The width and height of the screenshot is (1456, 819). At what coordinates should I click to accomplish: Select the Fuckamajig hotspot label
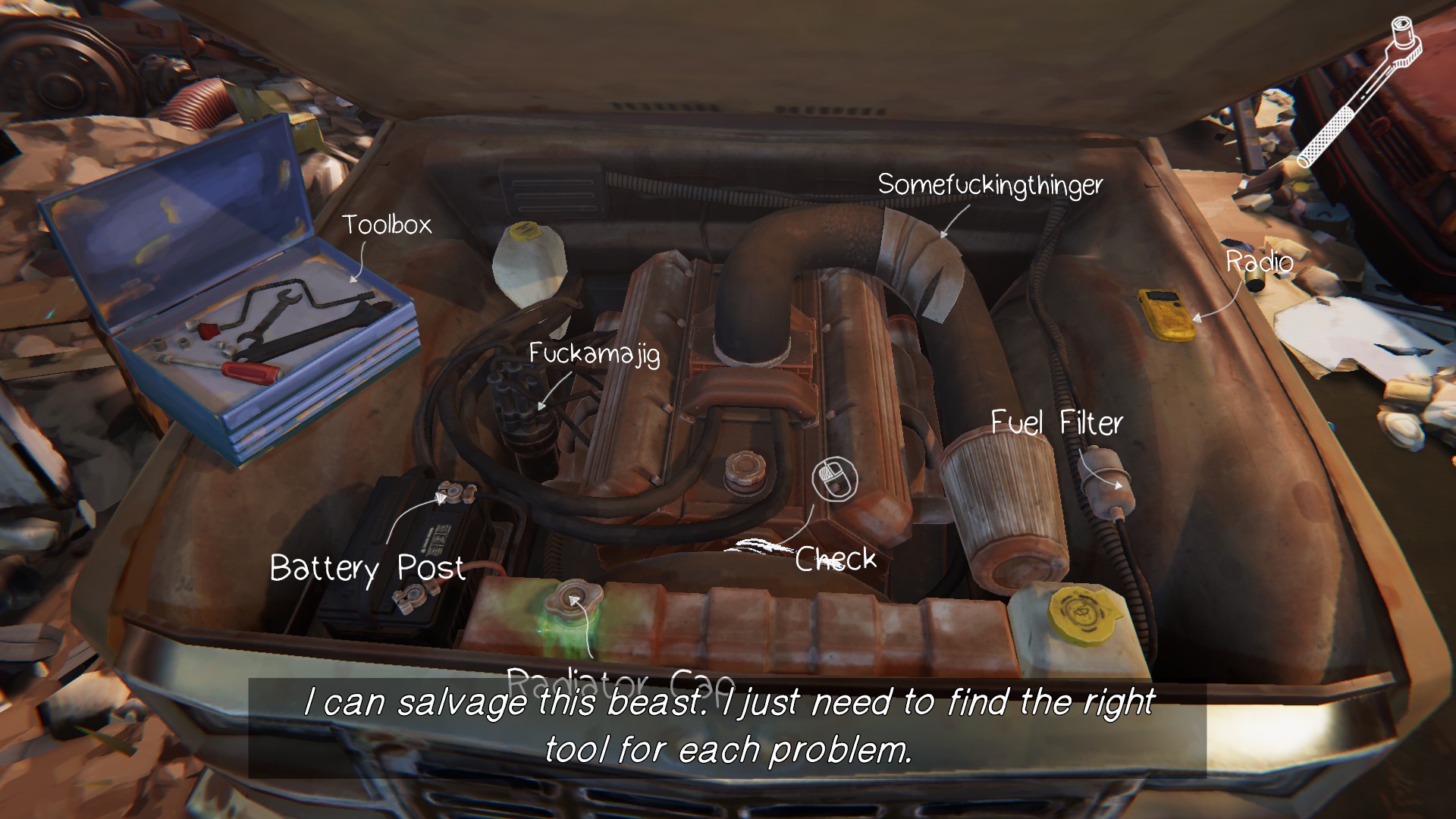point(594,353)
